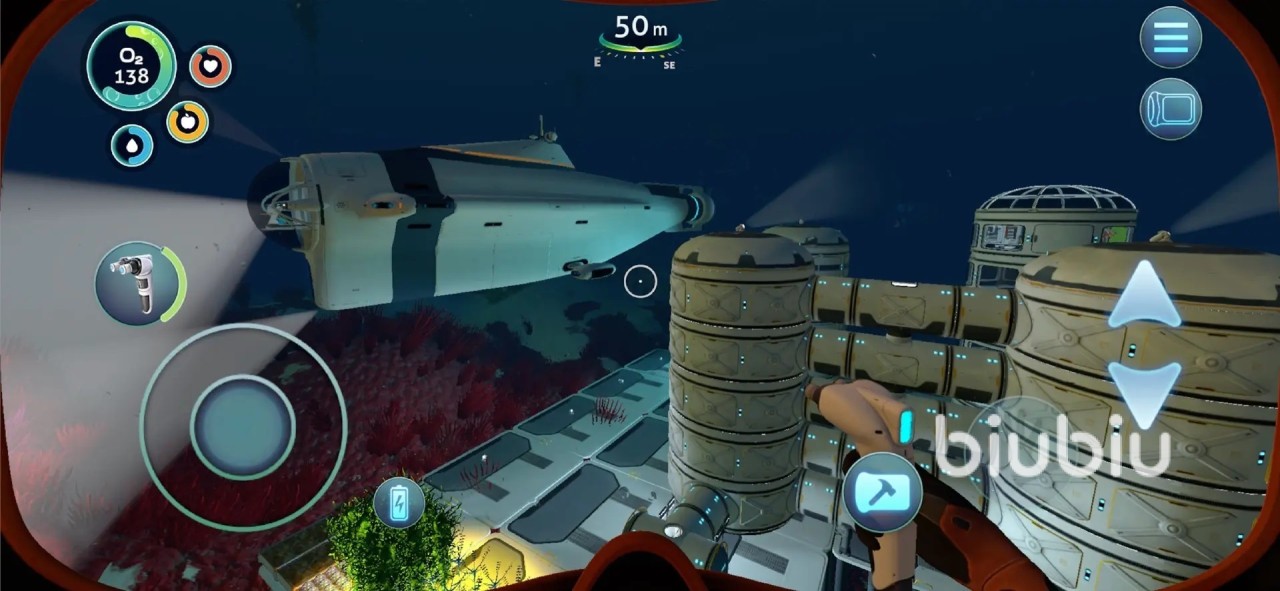Tap the ascend up arrow

pyautogui.click(x=1144, y=294)
